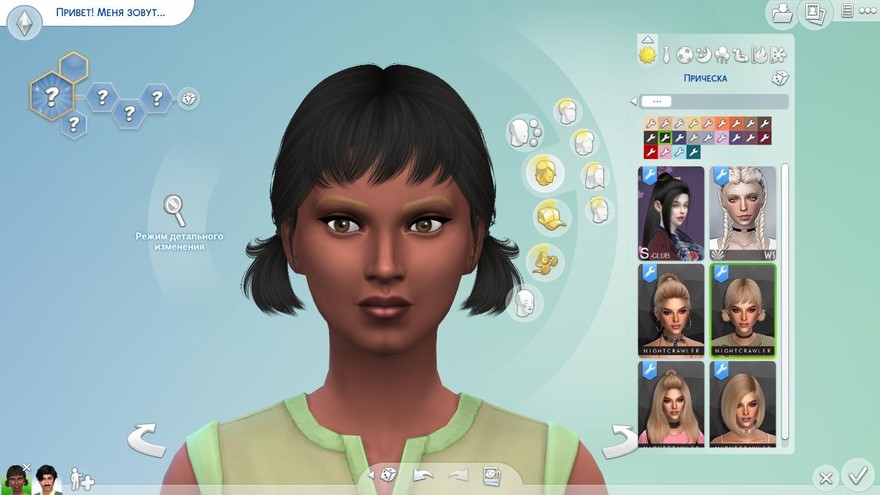Switch to the sleepwear moon tab
880x495 pixels.
(x=704, y=54)
